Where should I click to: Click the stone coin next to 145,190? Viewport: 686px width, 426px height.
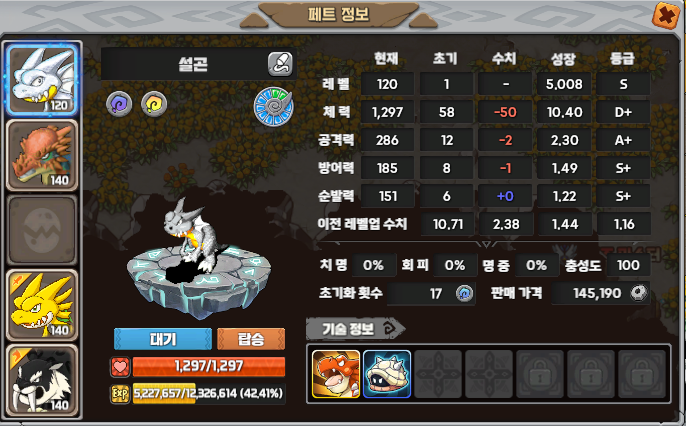(639, 293)
